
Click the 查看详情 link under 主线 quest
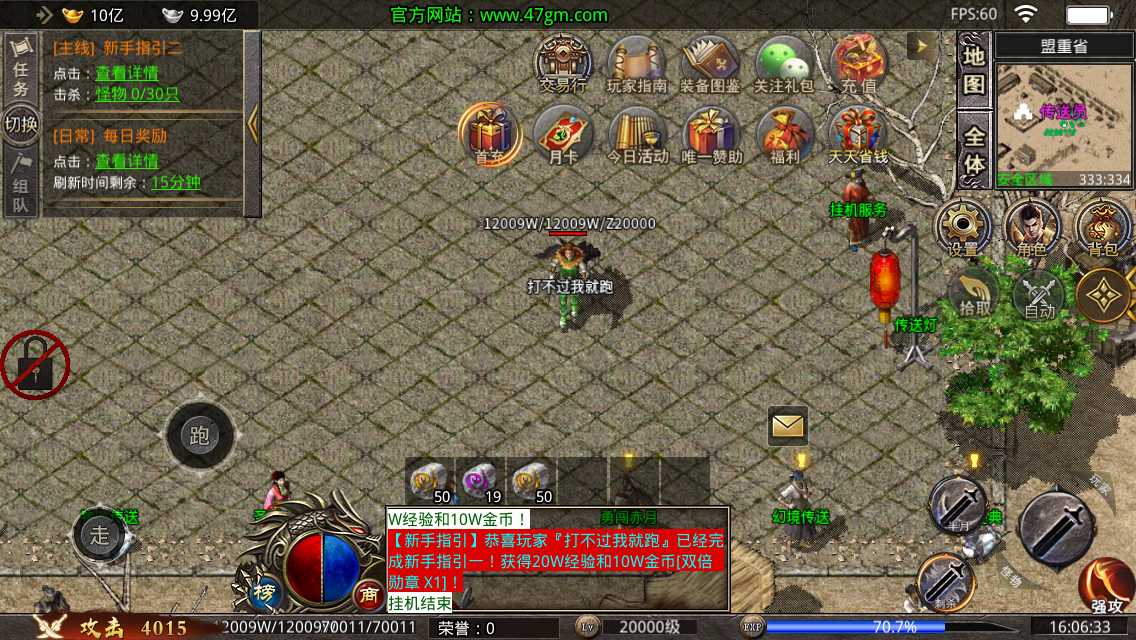[x=126, y=73]
